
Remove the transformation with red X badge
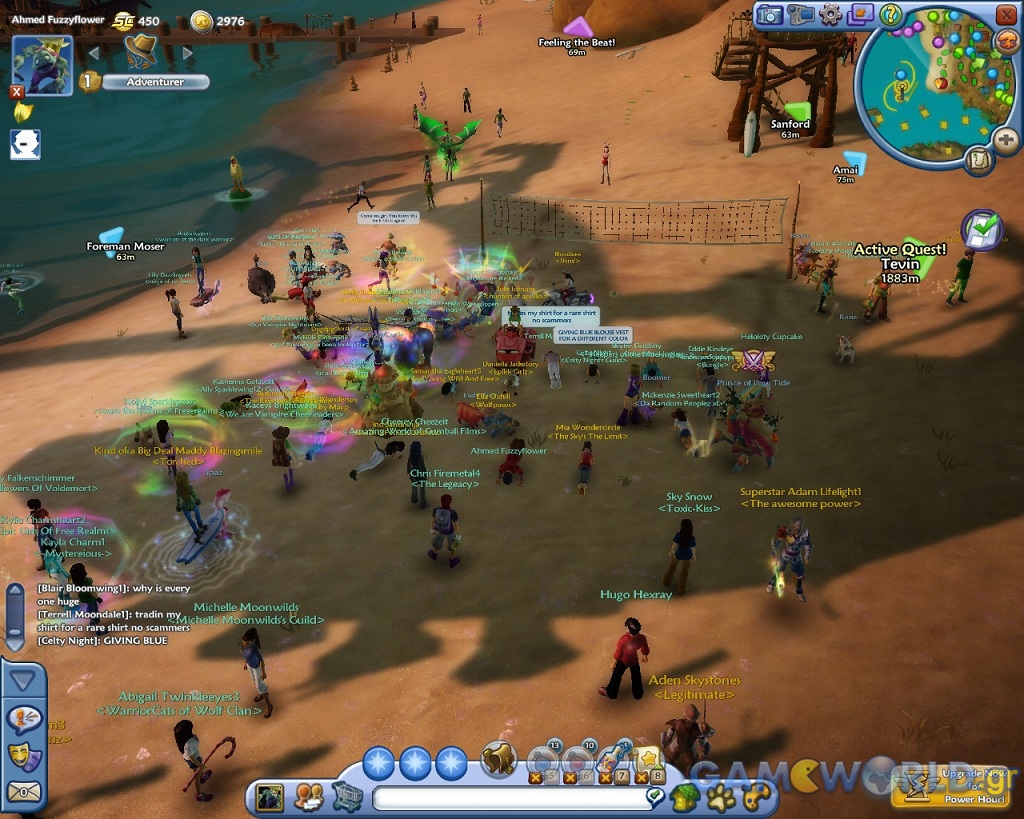click(16, 92)
